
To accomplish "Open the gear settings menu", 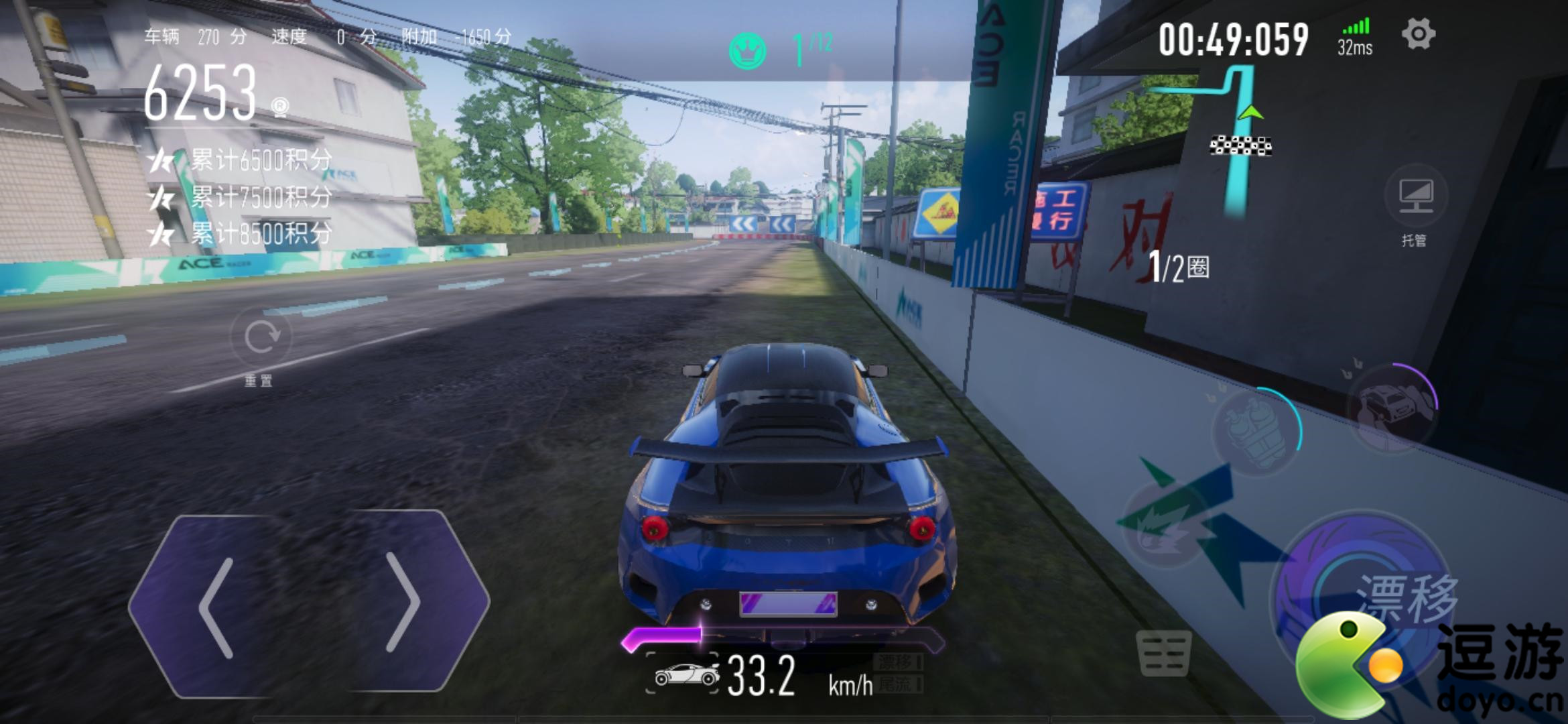I will [x=1418, y=34].
